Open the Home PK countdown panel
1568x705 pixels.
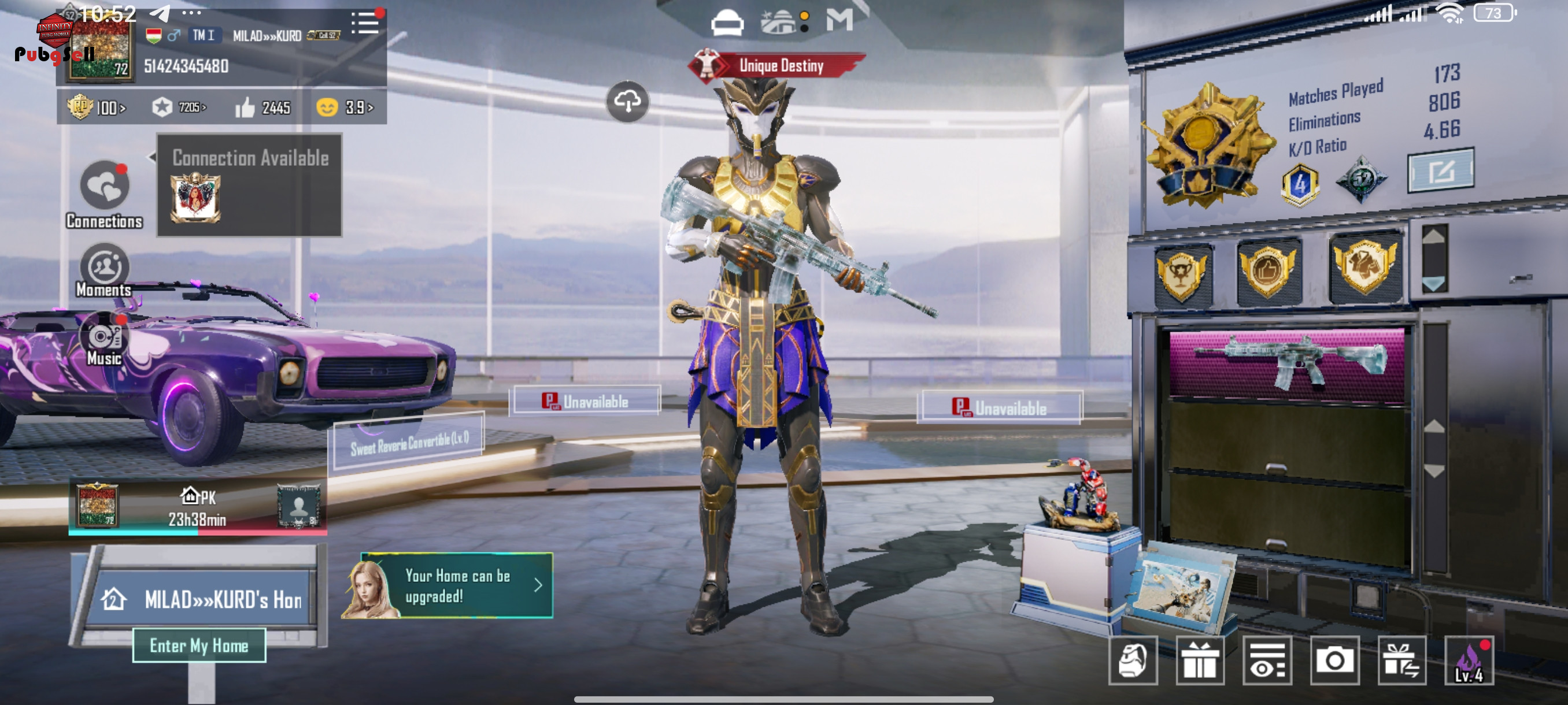[x=197, y=508]
